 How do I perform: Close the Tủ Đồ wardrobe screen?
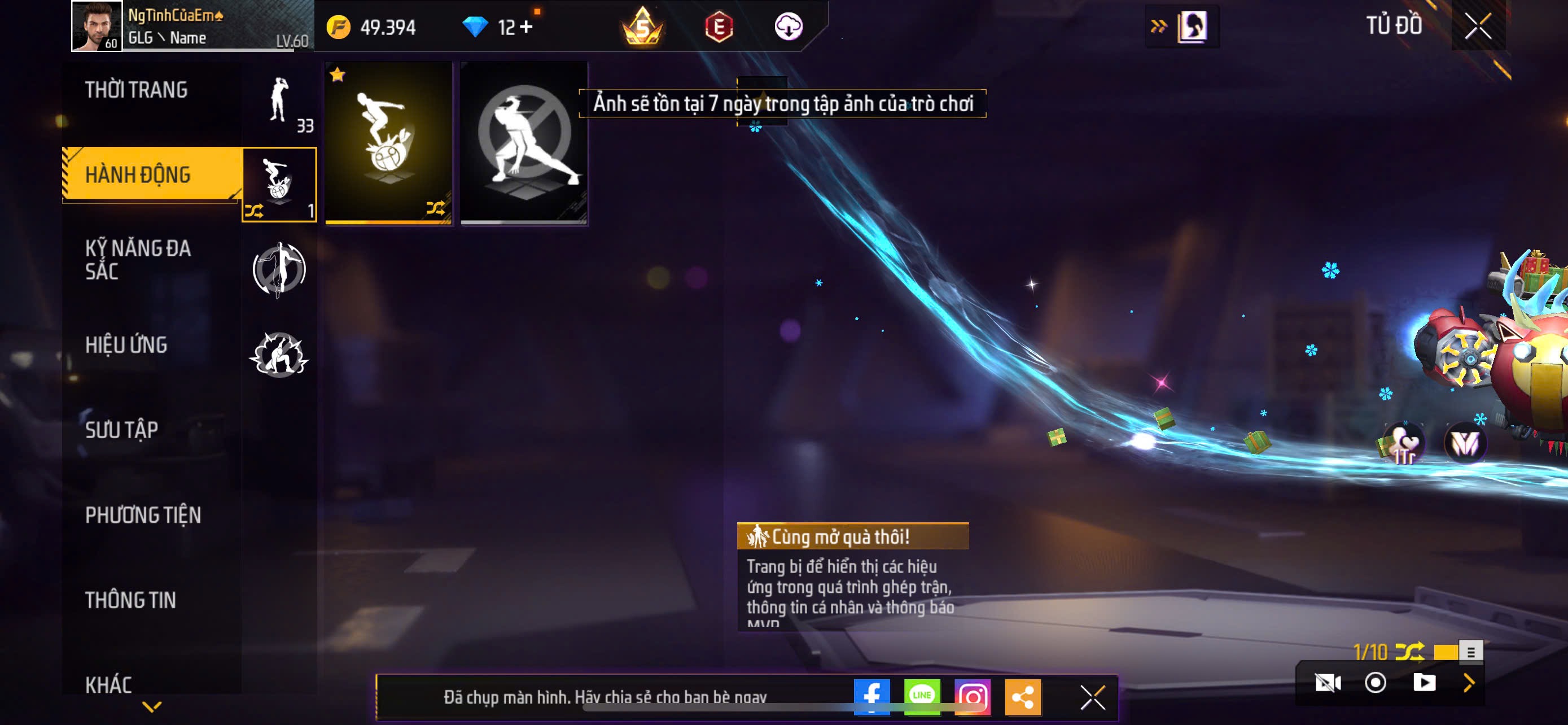[1478, 26]
